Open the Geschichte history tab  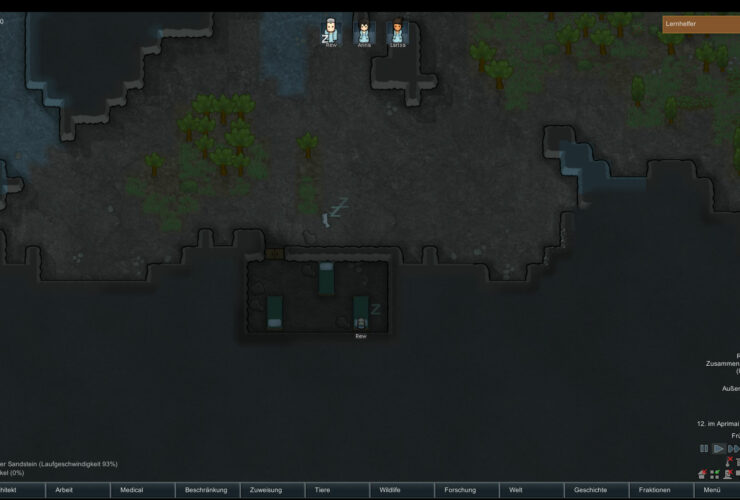coord(589,490)
